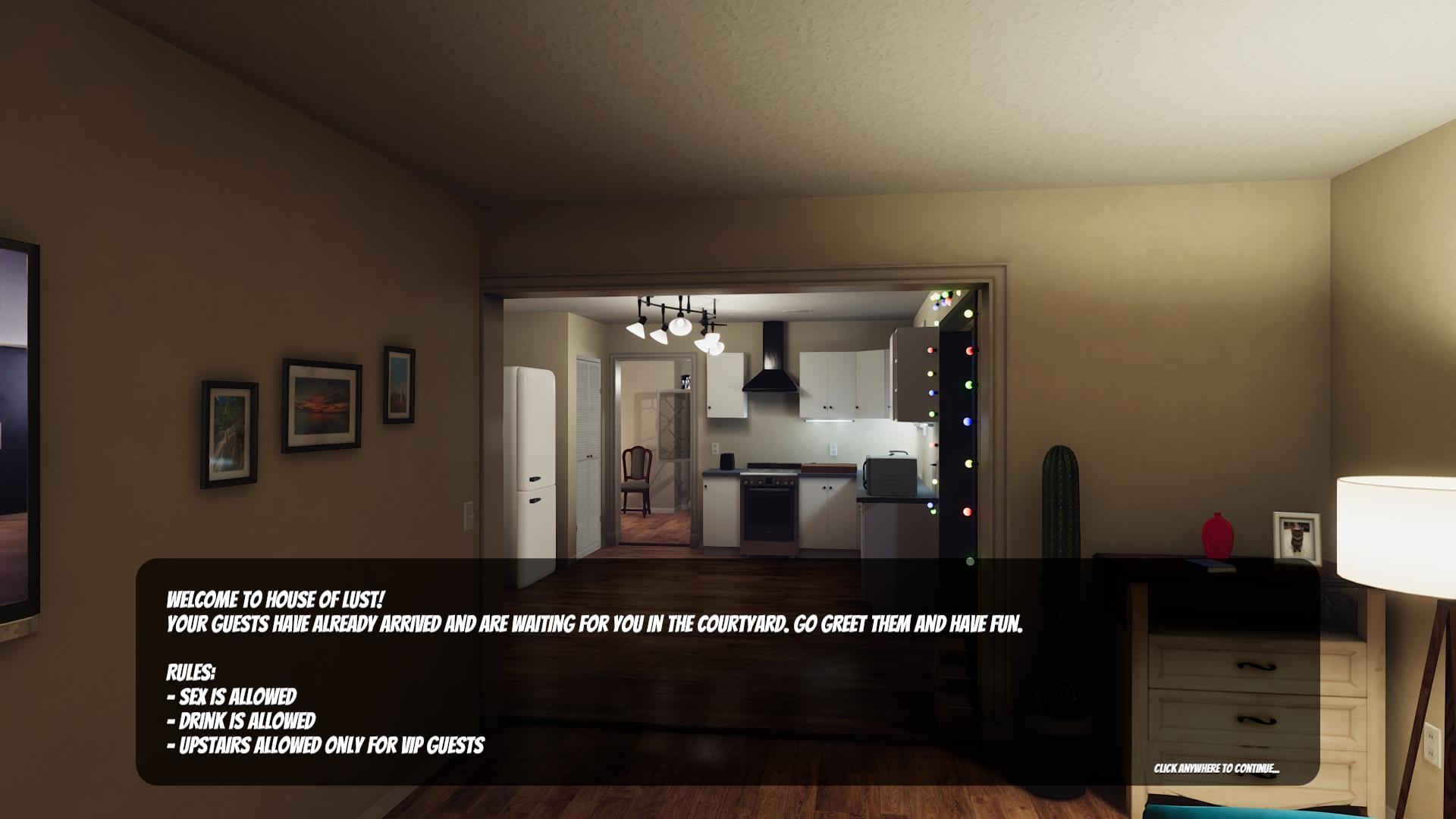Image resolution: width=1456 pixels, height=819 pixels.
Task: Click the "Click anywhere to continue" prompt
Action: pos(1216,768)
